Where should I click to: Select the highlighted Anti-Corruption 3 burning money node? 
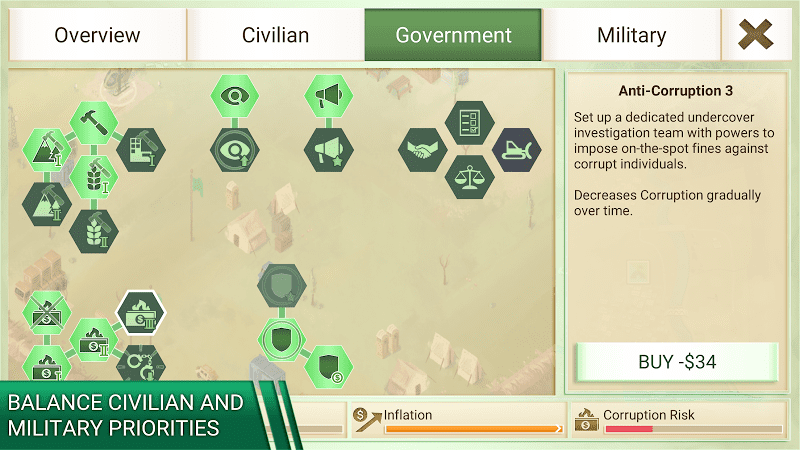tap(141, 312)
